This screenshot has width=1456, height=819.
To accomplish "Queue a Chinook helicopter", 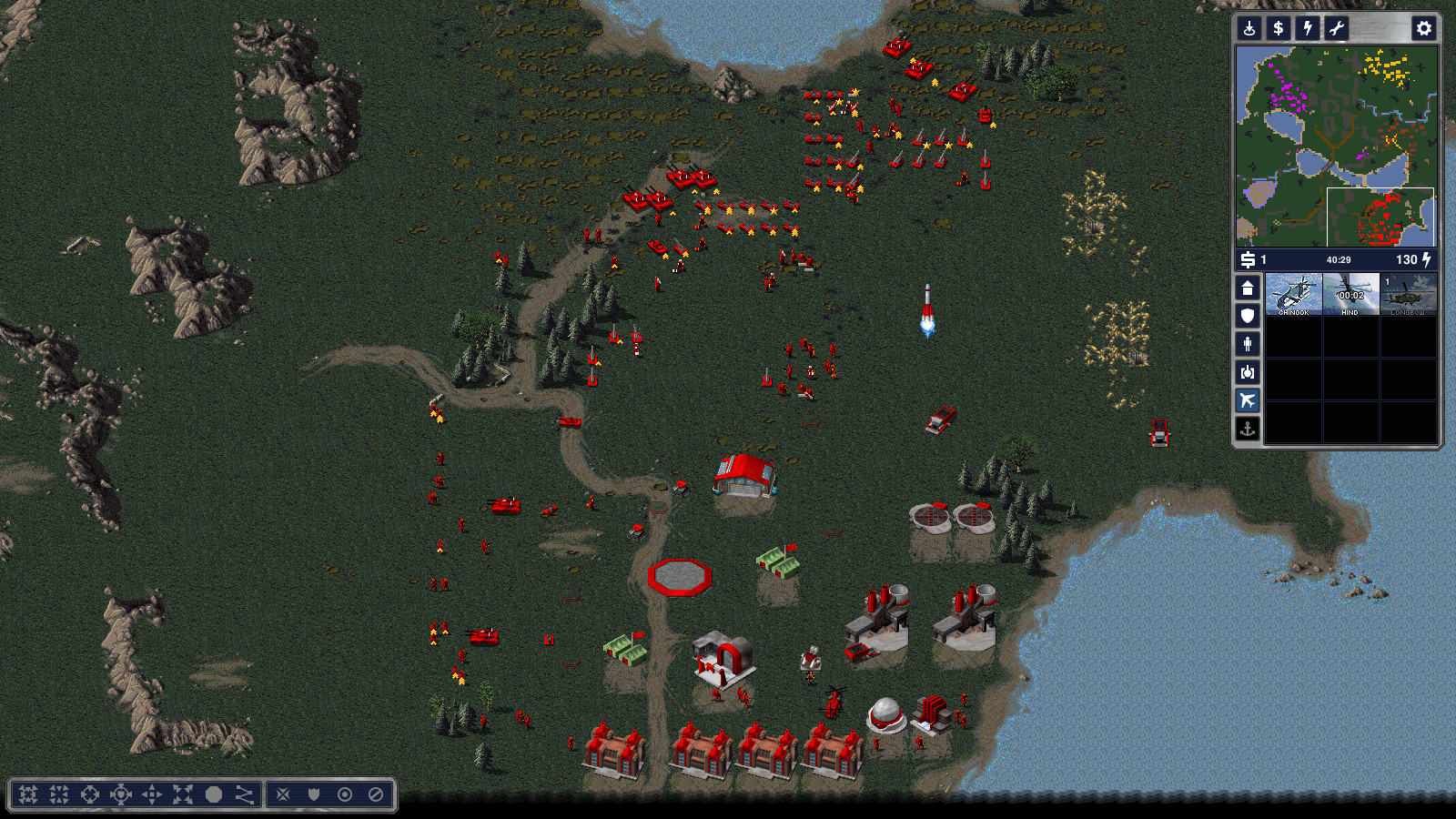I will (x=1293, y=294).
